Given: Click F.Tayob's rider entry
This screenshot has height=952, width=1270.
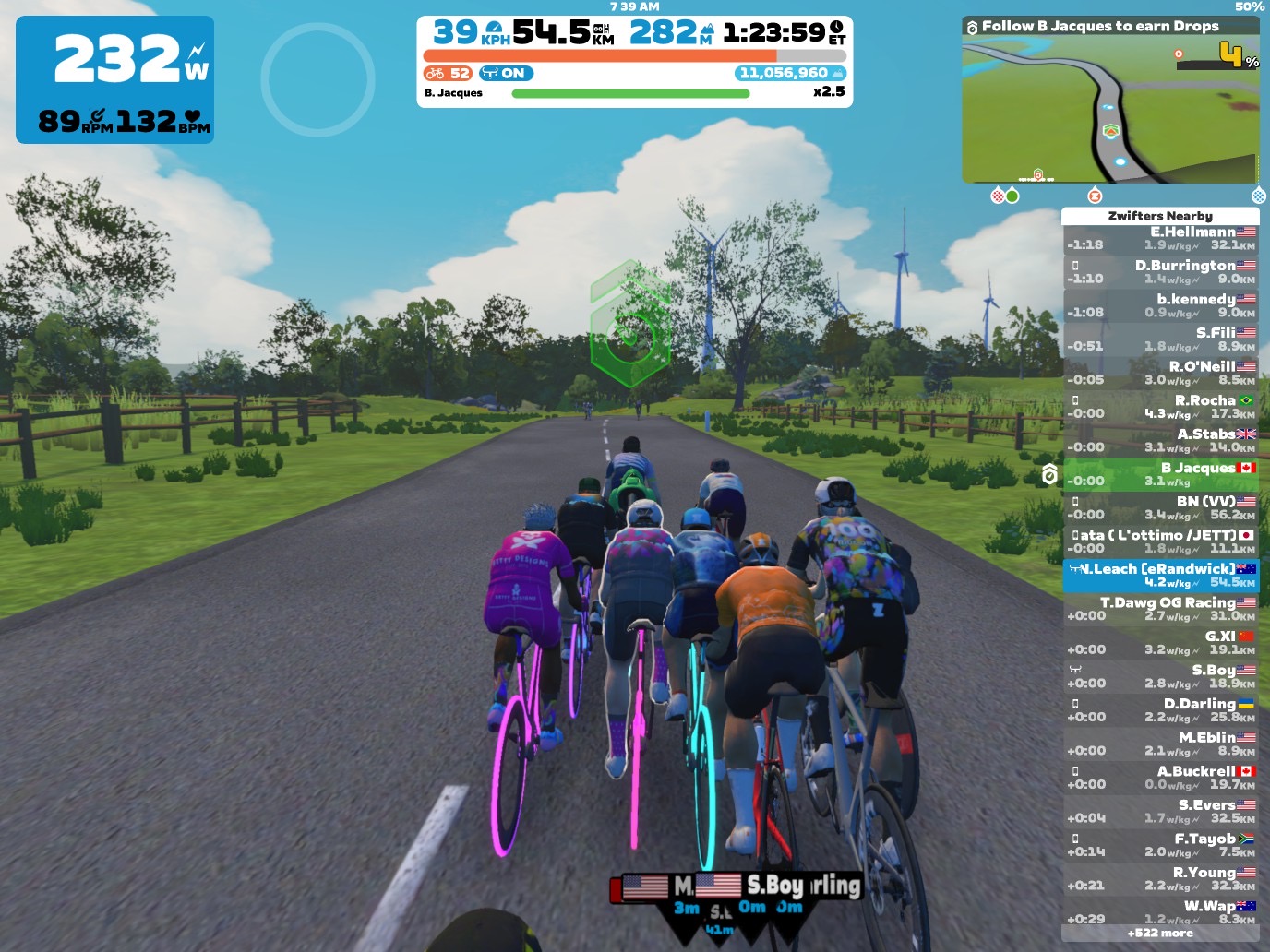Looking at the screenshot, I should tap(1160, 844).
